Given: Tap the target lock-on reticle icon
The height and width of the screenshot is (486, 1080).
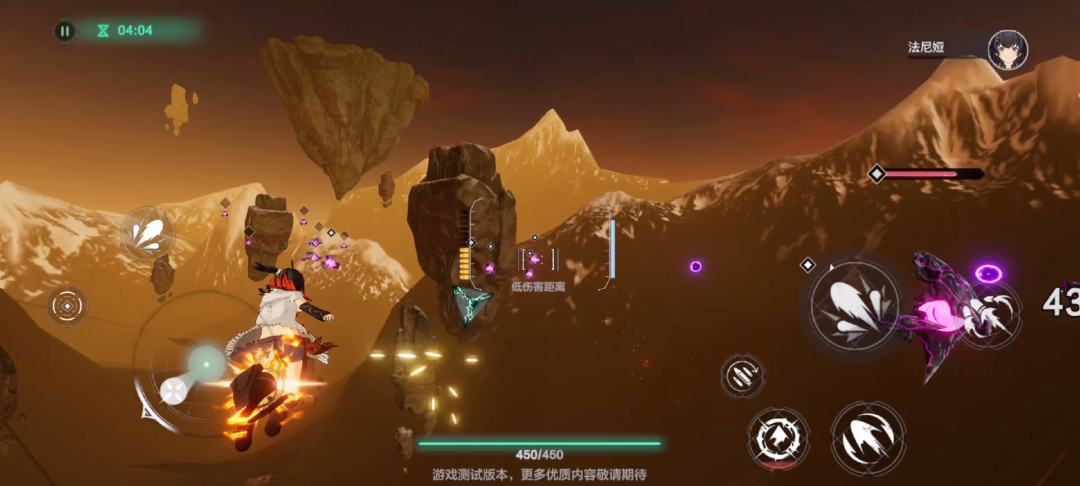Looking at the screenshot, I should click(67, 305).
